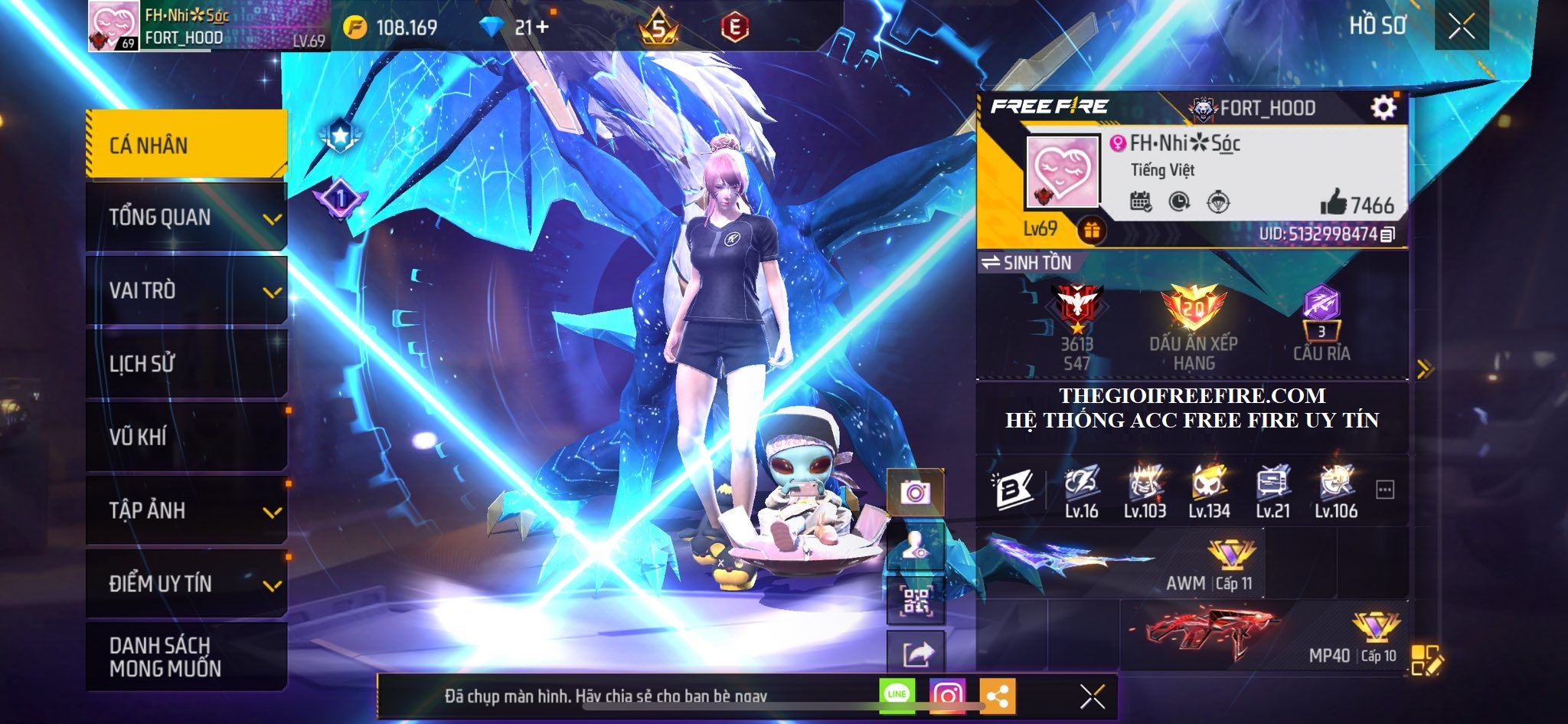This screenshot has height=724, width=1568.
Task: Click the camera screenshot button
Action: [915, 492]
